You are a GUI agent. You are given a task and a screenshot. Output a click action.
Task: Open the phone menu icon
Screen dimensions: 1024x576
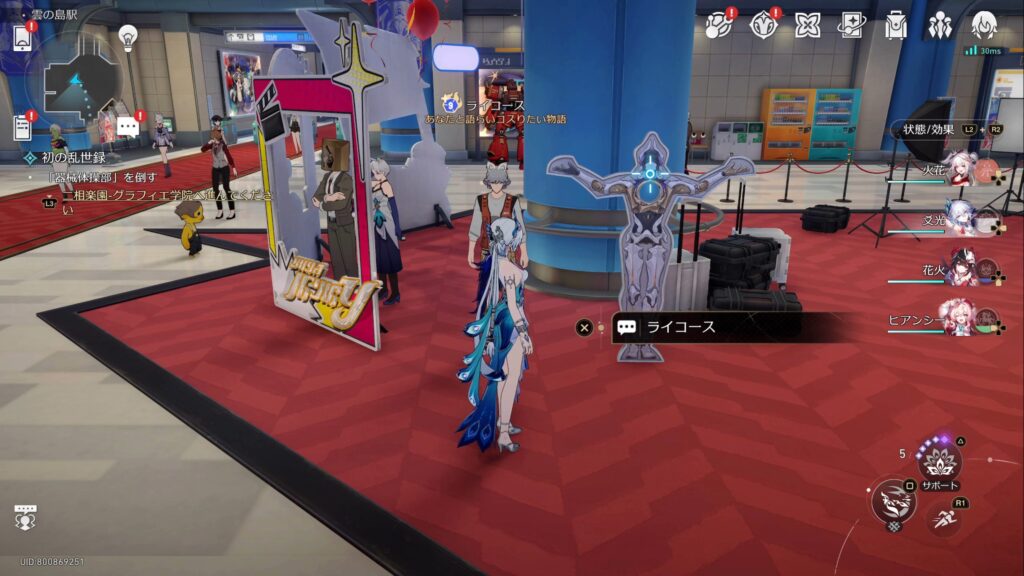point(23,38)
